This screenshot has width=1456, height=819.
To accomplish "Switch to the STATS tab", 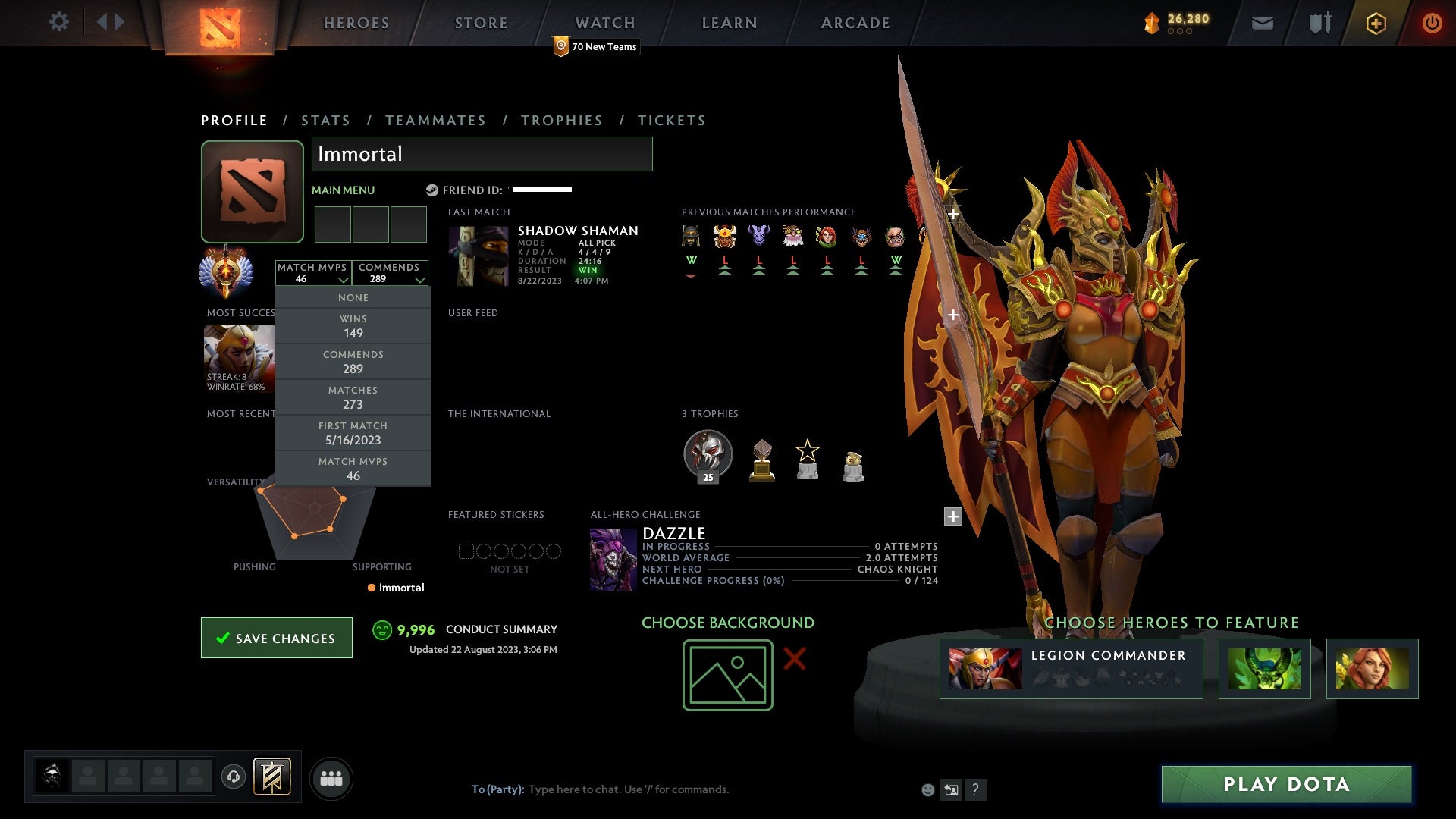I will [x=325, y=120].
